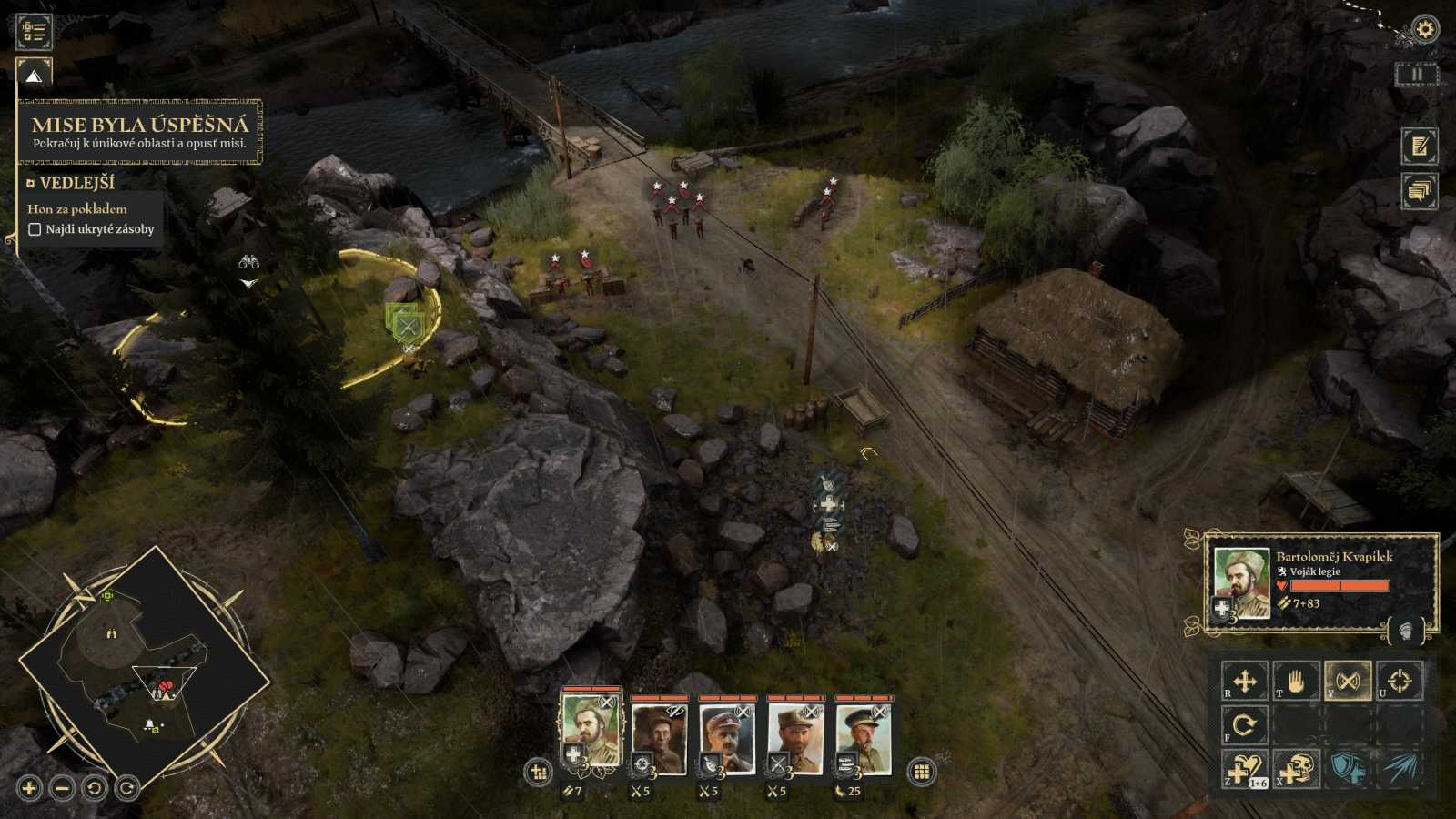Open the squad grid panel right of portraits
Viewport: 1456px width, 819px height.
click(x=924, y=771)
